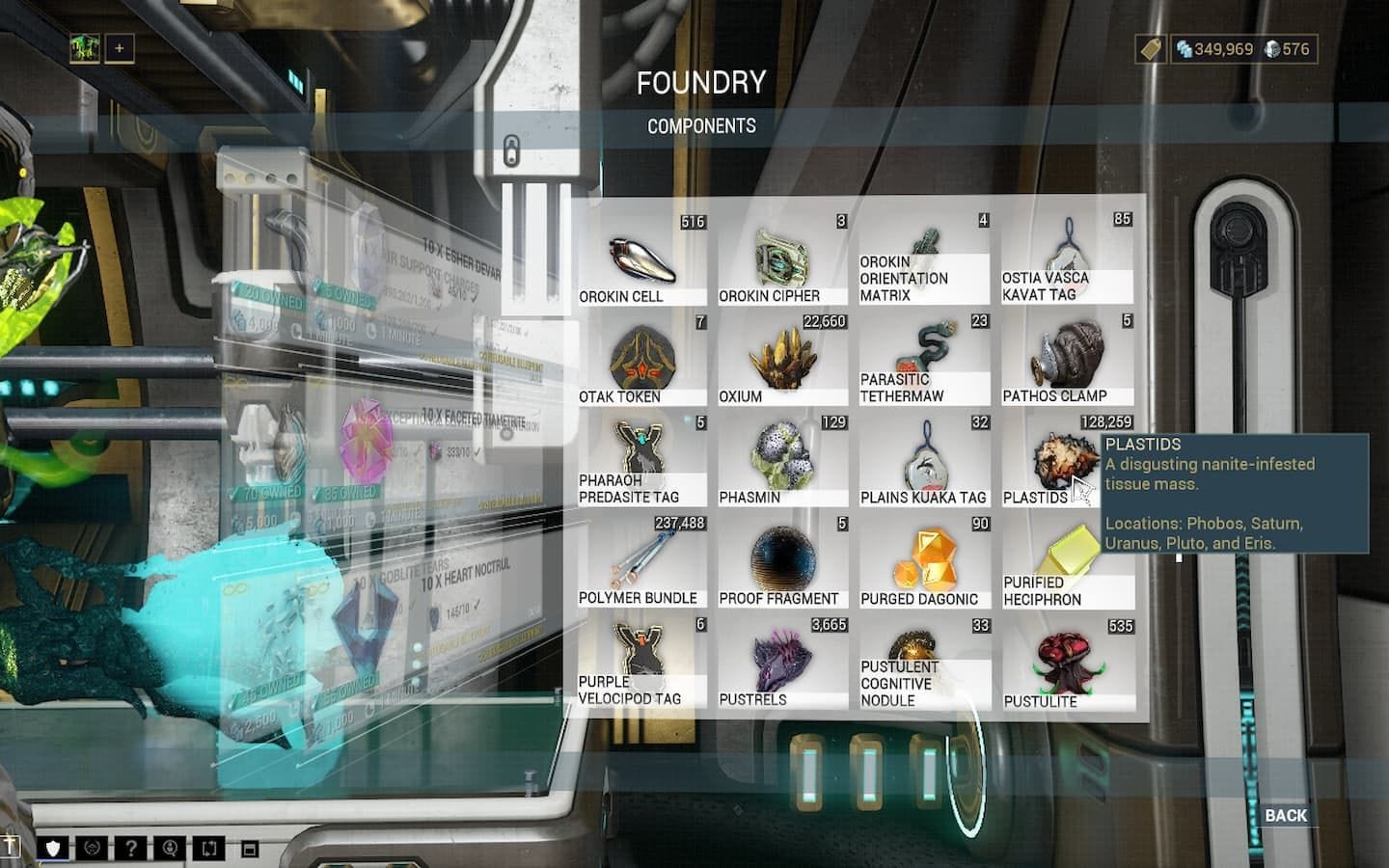Click the Pustulite resource icon
1389x868 pixels.
click(1069, 661)
